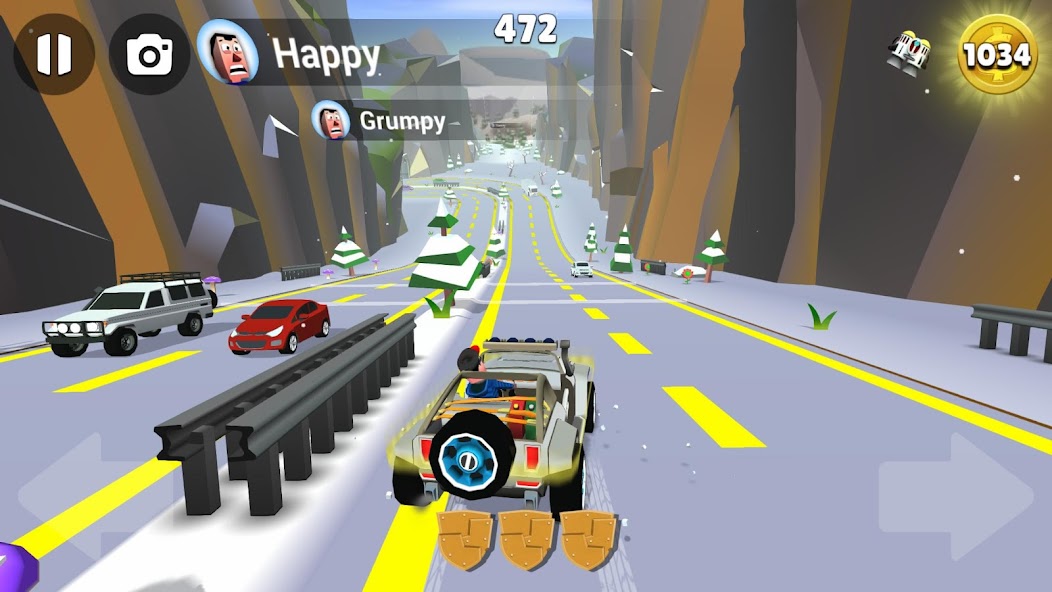Pause the game
1052x592 pixels.
pos(54,55)
